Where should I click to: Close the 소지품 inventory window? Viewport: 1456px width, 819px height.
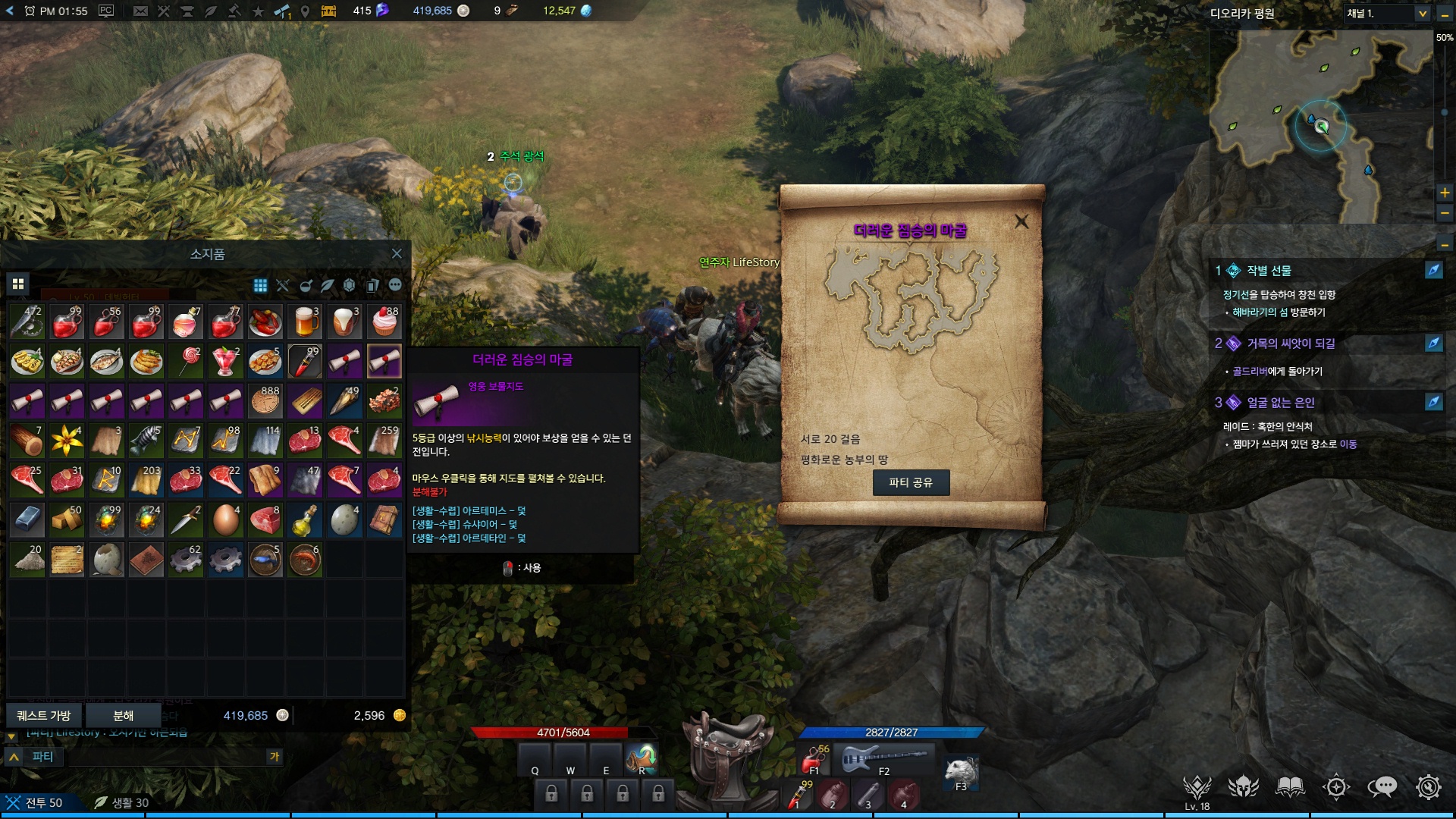pos(397,254)
